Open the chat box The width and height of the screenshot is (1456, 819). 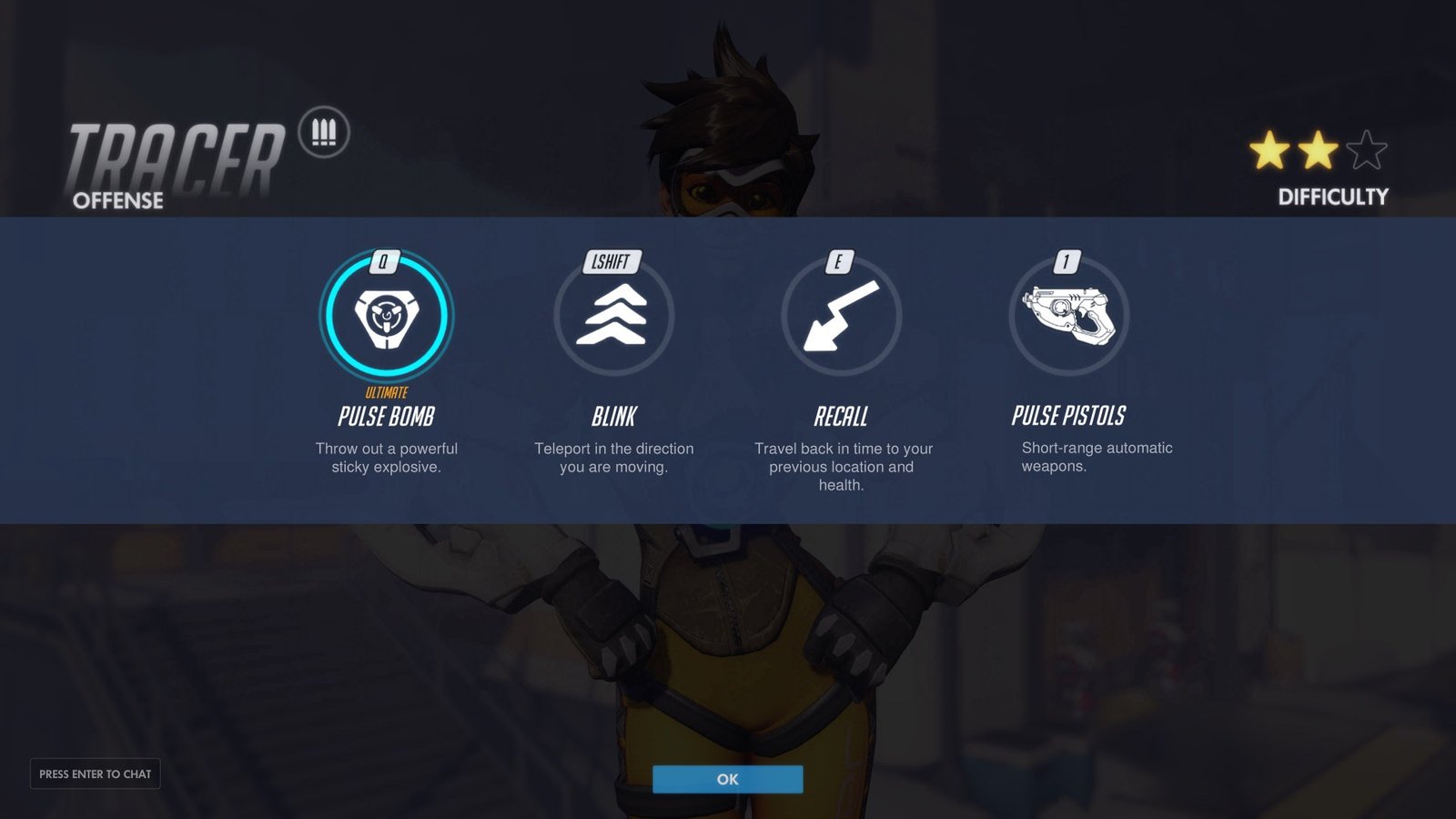(x=96, y=773)
